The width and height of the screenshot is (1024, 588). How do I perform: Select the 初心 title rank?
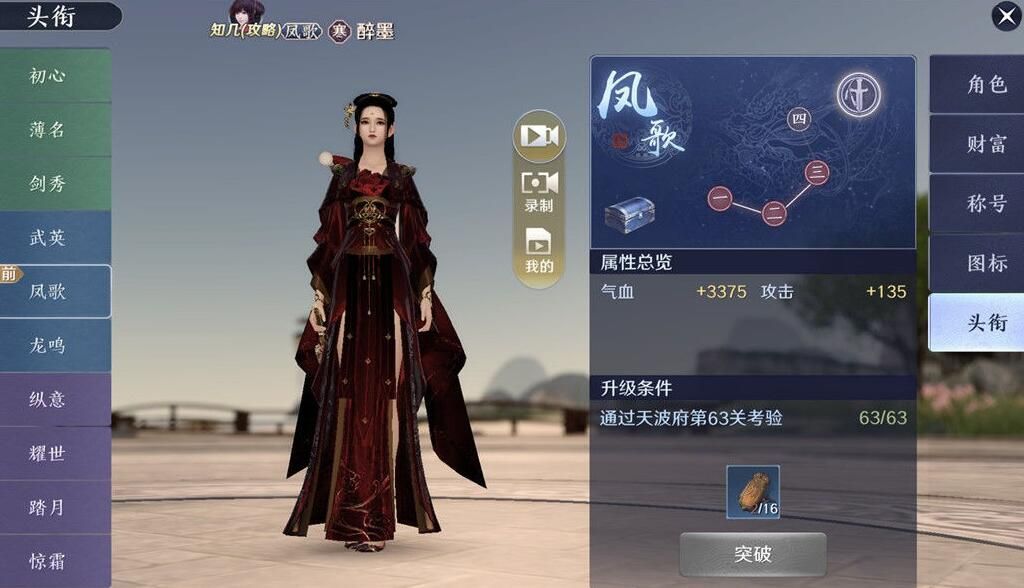click(x=50, y=76)
